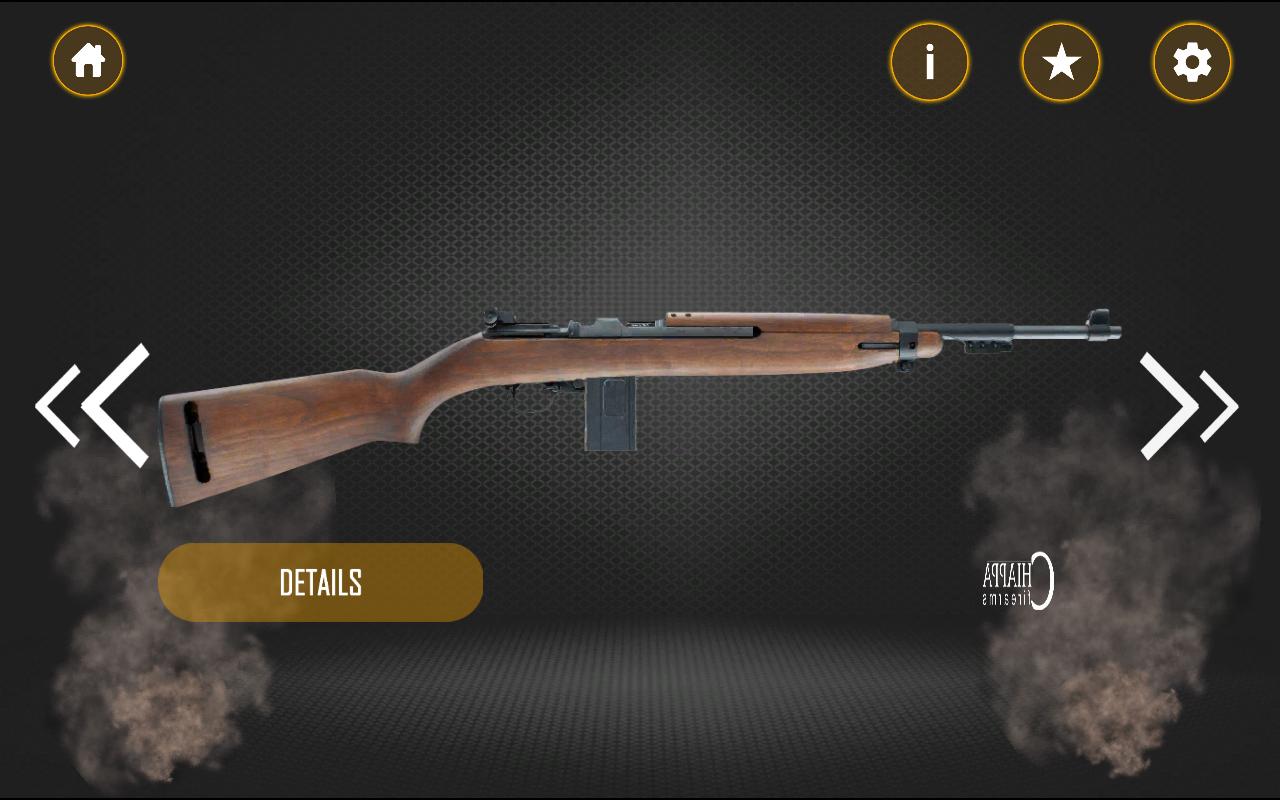Click the Chiappa Firearms logo
This screenshot has height=800, width=1280.
tap(1018, 581)
